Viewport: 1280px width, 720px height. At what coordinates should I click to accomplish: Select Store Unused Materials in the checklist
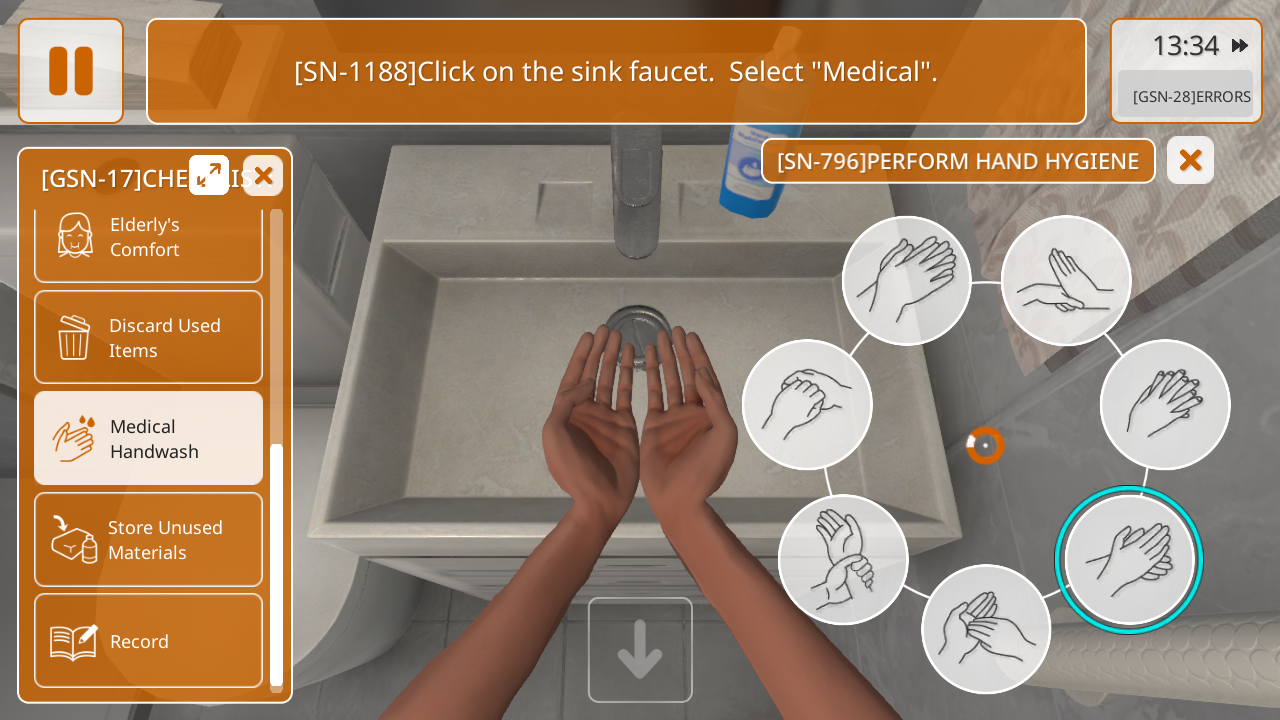tap(148, 540)
